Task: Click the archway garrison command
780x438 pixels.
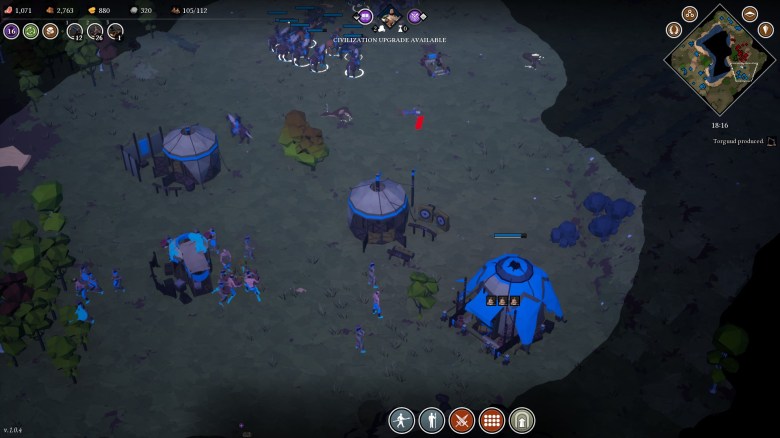Action: point(522,420)
